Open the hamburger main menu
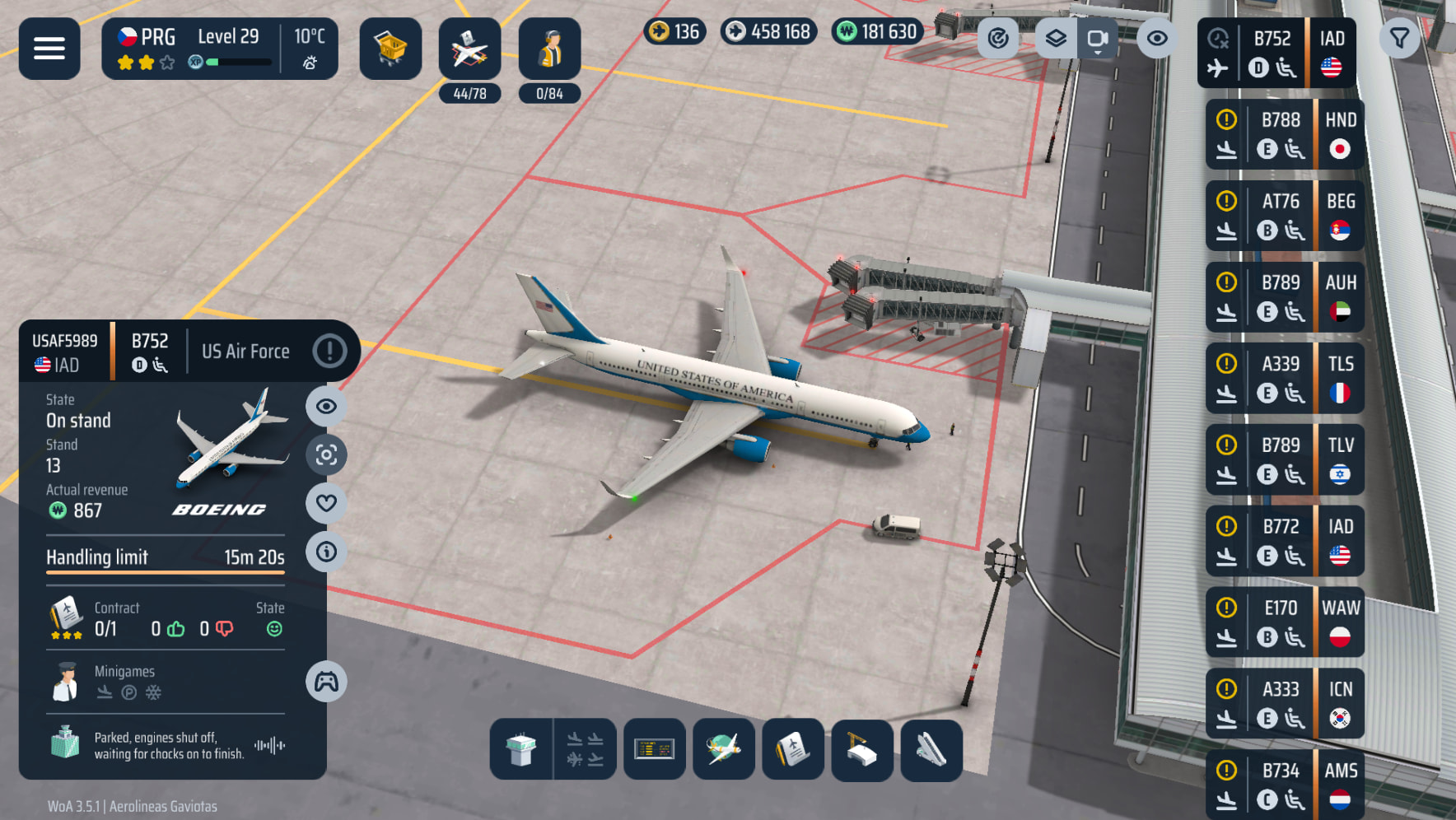1456x820 pixels. click(49, 49)
